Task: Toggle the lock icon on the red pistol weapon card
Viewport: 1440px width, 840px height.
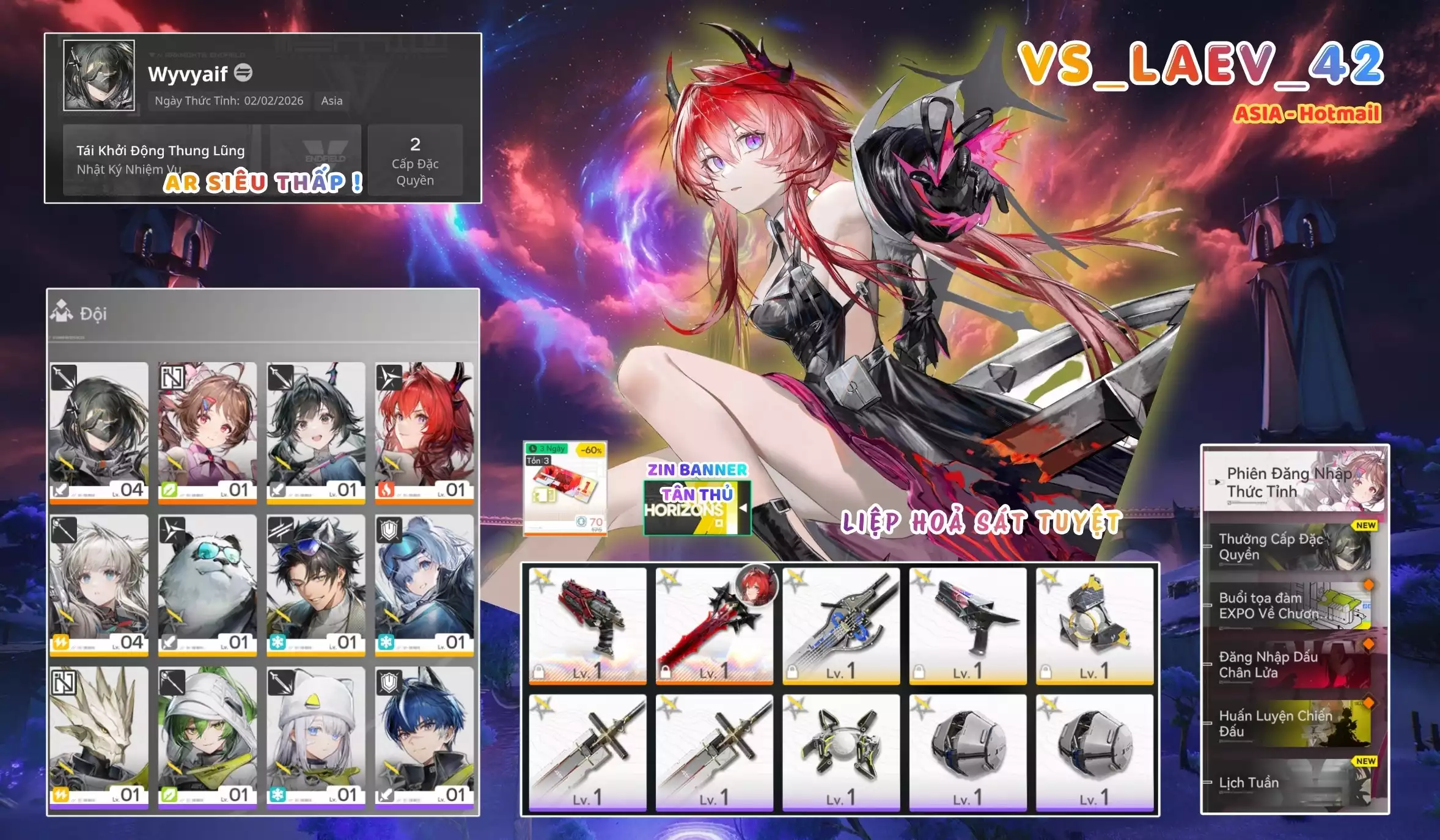Action: 538,672
